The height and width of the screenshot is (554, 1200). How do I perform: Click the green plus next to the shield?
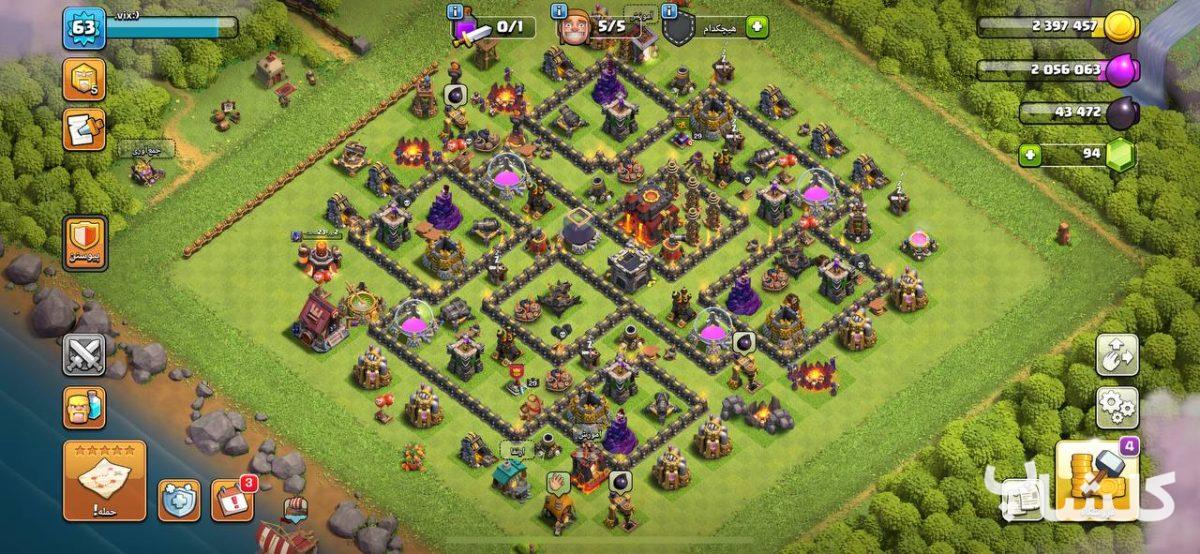(x=757, y=27)
